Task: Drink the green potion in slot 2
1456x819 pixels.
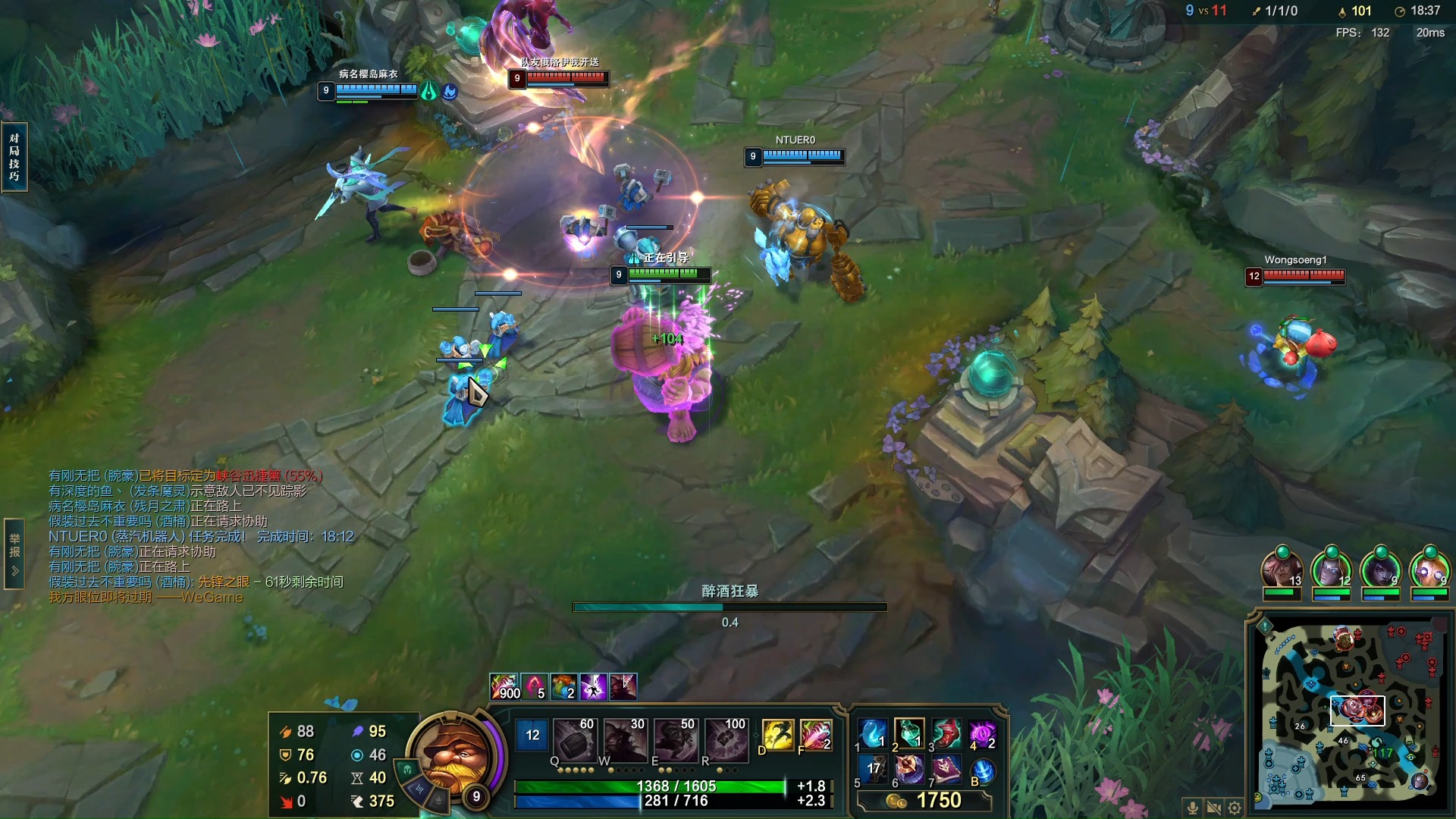Action: coord(908,734)
